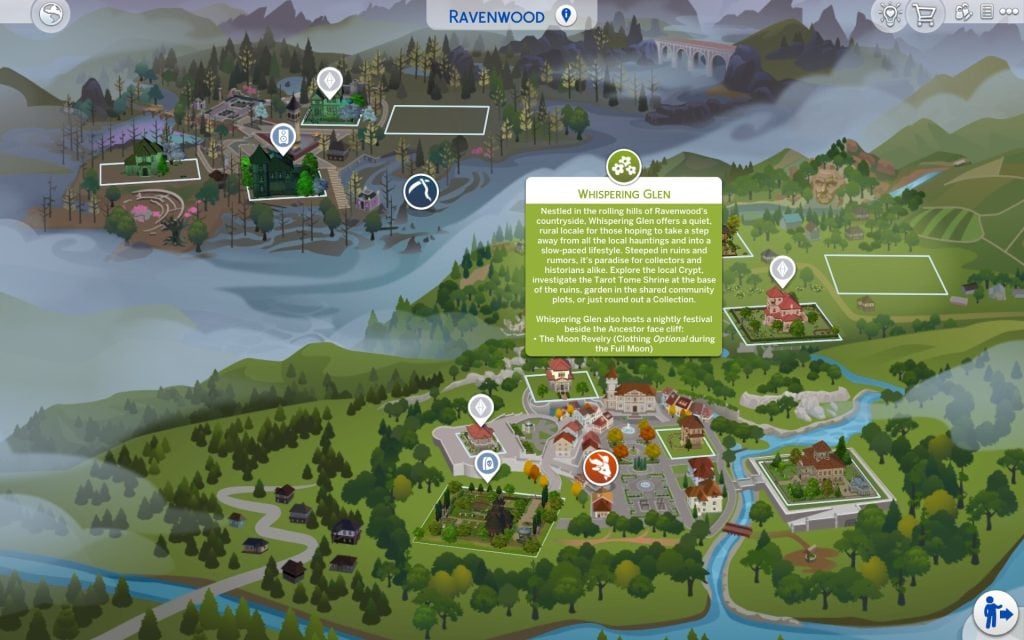Open the Build Mode tools icon

[963, 14]
